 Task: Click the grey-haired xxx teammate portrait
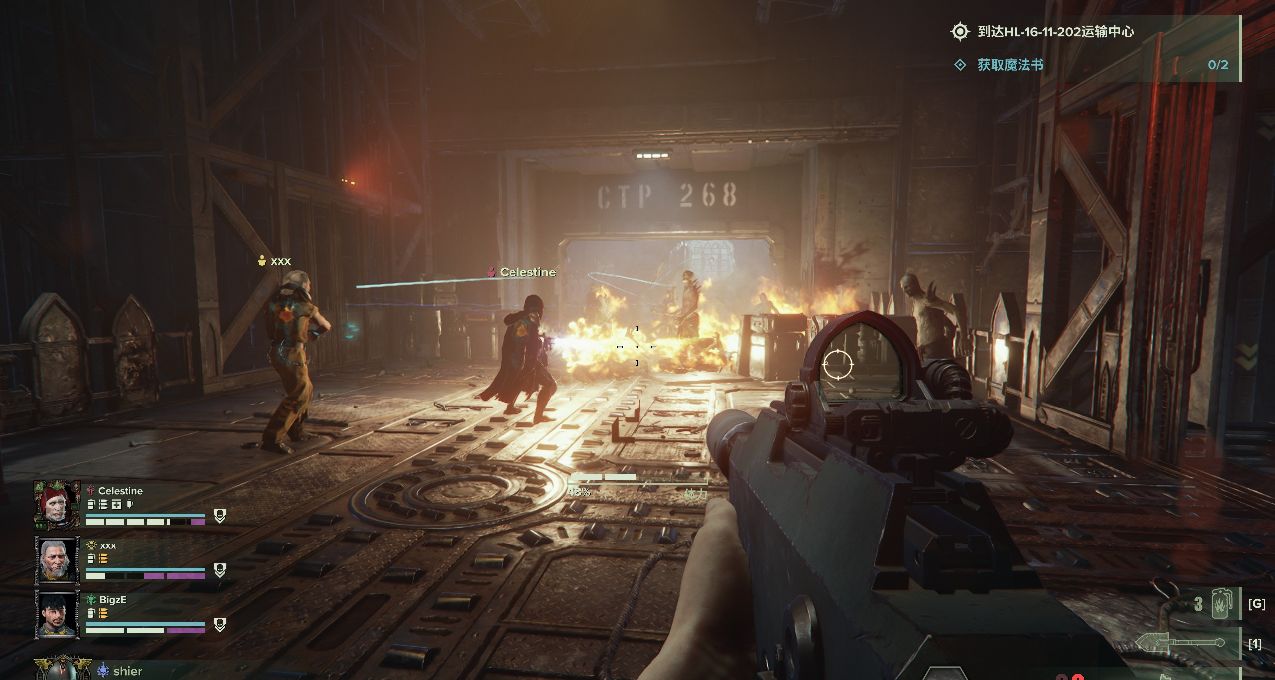click(x=57, y=560)
